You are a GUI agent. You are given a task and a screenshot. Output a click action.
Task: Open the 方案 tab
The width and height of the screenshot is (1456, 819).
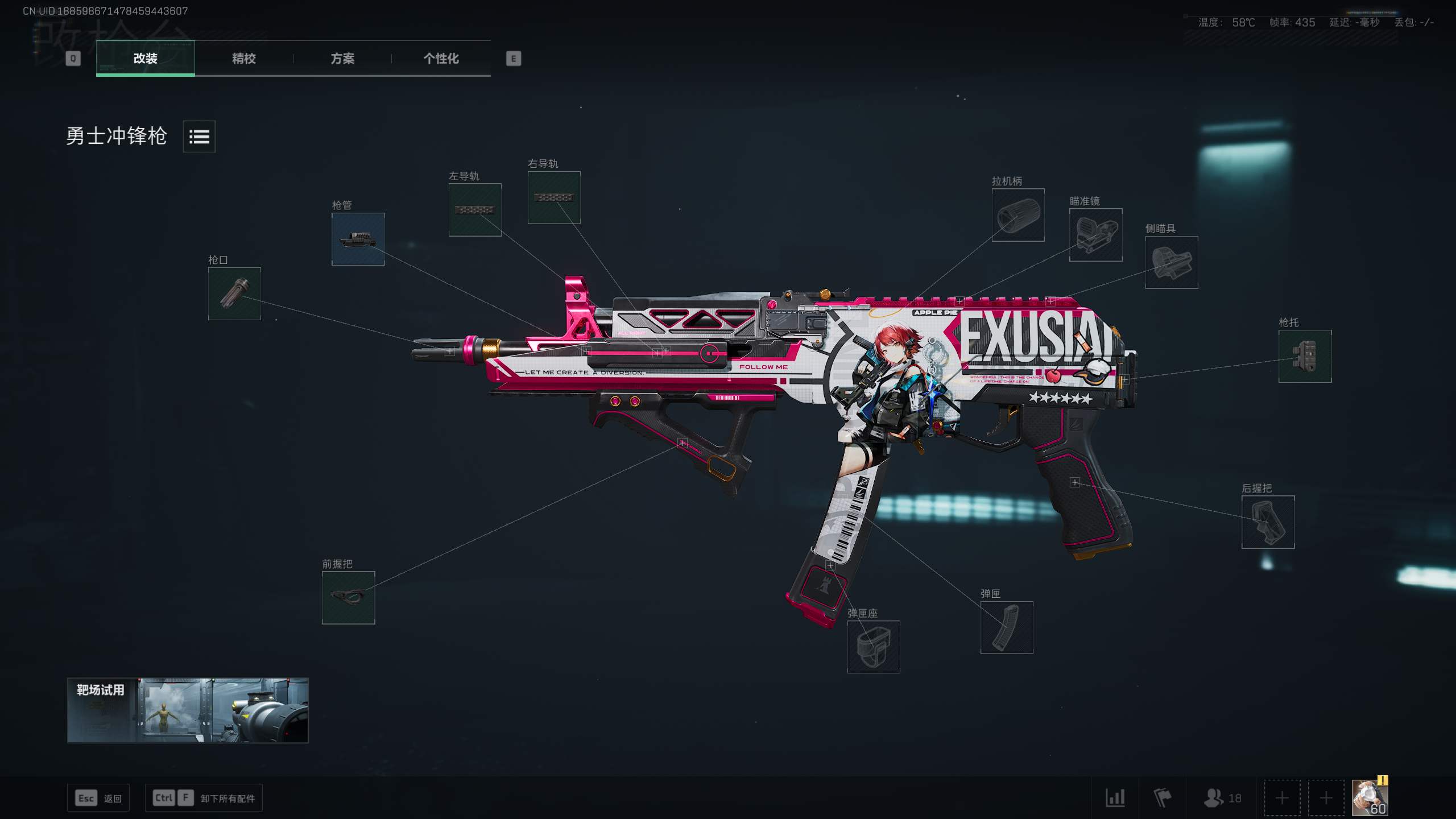(x=342, y=58)
